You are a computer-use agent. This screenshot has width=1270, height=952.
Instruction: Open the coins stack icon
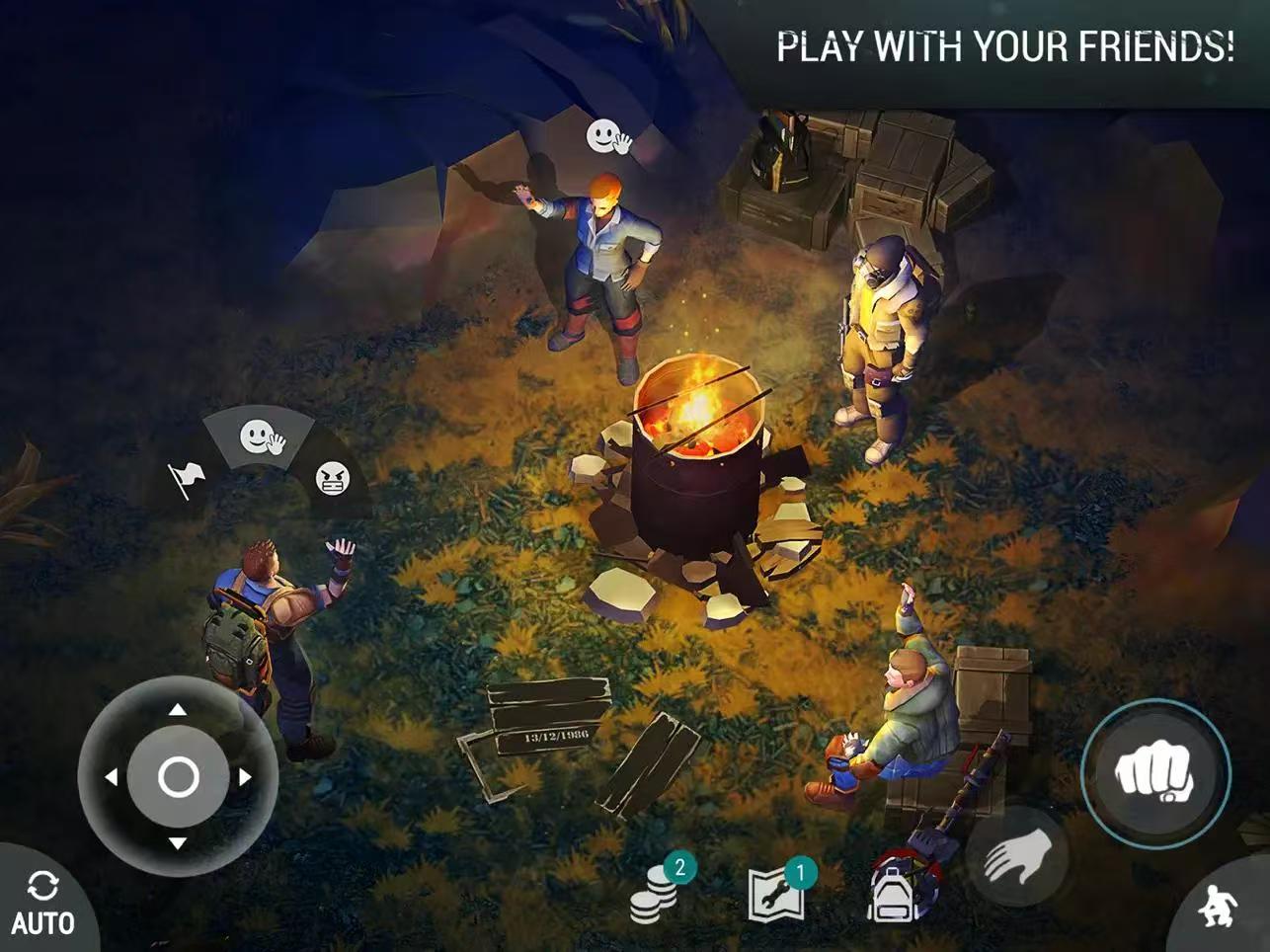656,892
